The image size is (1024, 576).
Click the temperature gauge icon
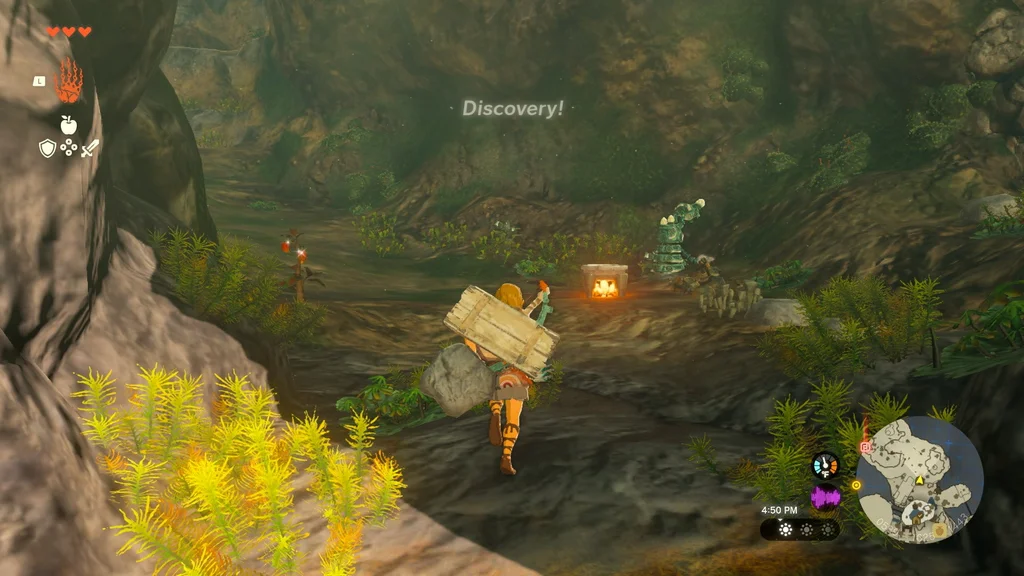[x=825, y=465]
